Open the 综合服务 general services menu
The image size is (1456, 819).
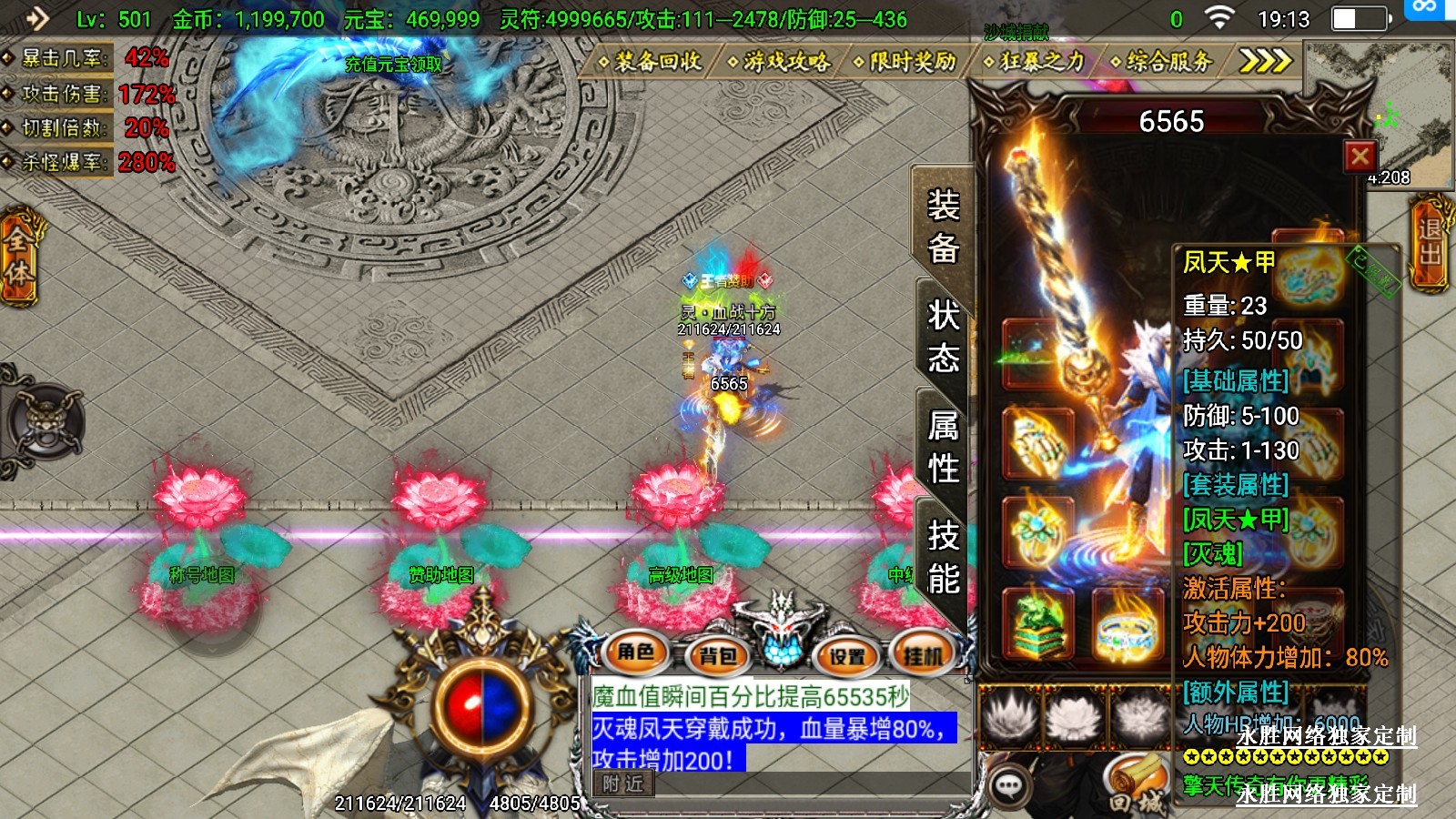[x=1162, y=62]
